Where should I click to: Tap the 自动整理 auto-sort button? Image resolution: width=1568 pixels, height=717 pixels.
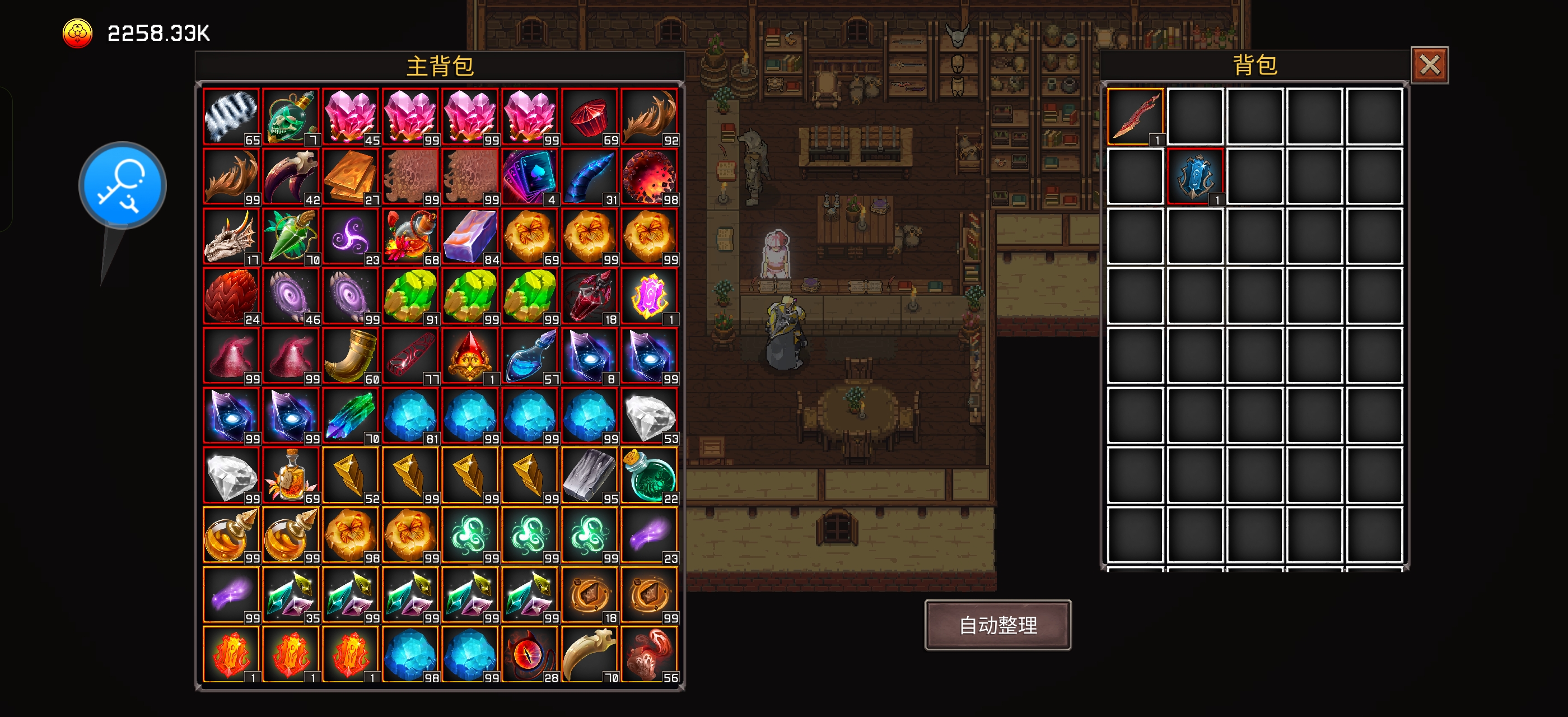[997, 625]
